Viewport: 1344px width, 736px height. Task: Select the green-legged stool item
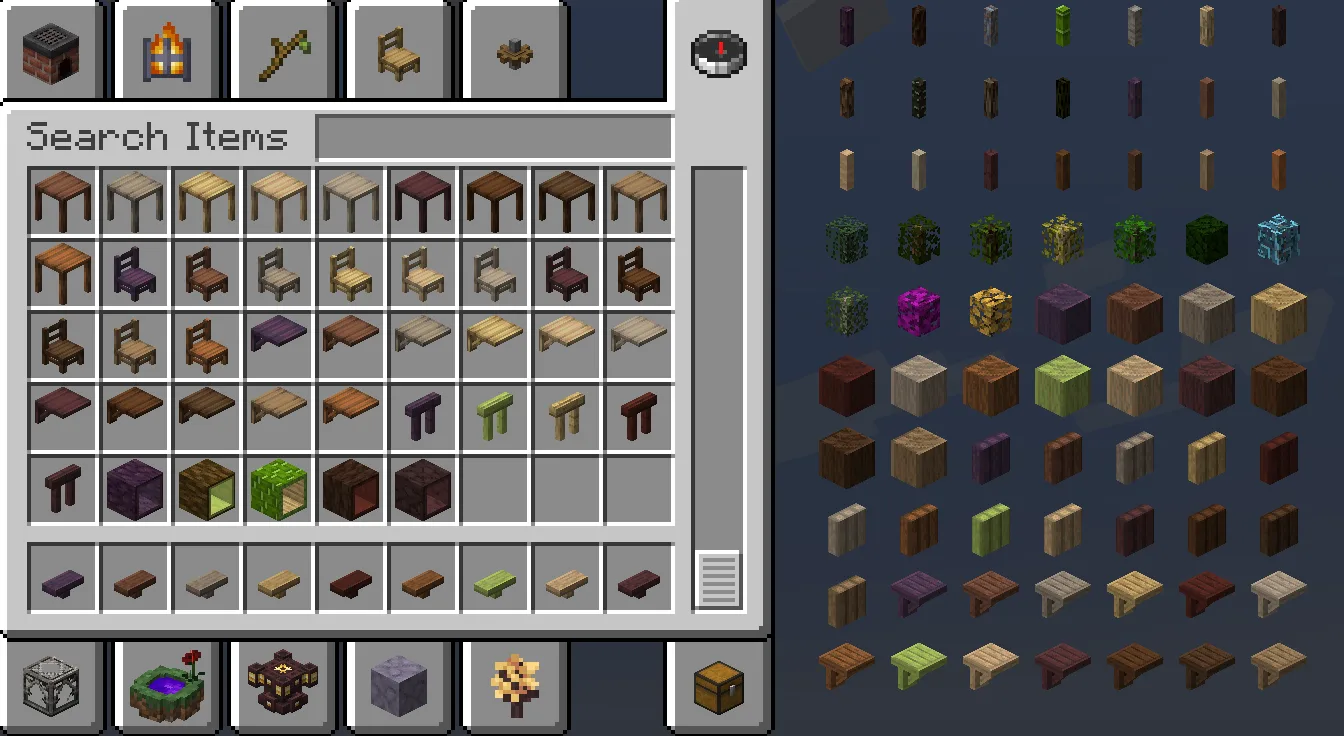[495, 415]
